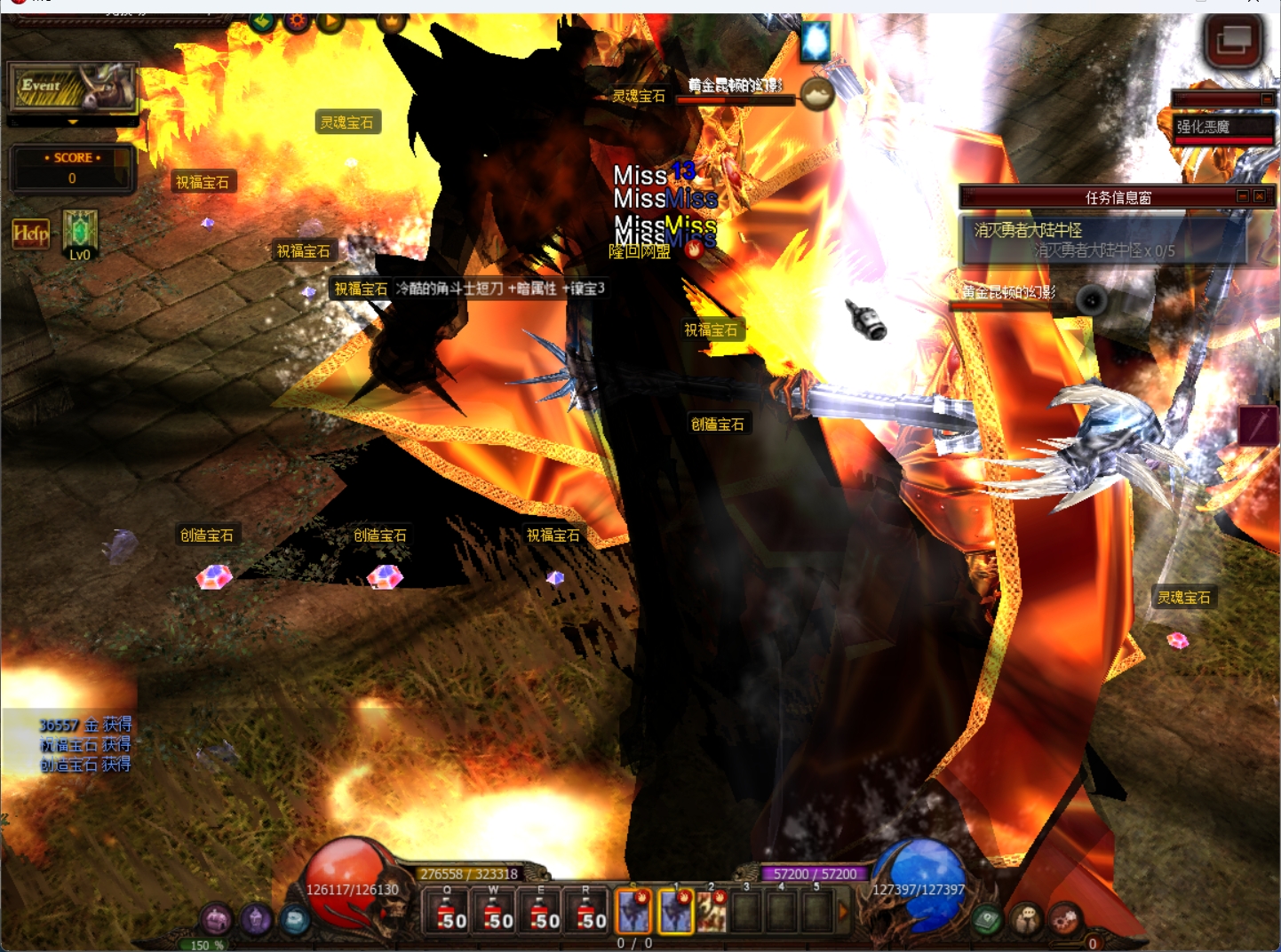1281x952 pixels.
Task: Open the gear settings icon at bottom right
Action: point(1064,920)
